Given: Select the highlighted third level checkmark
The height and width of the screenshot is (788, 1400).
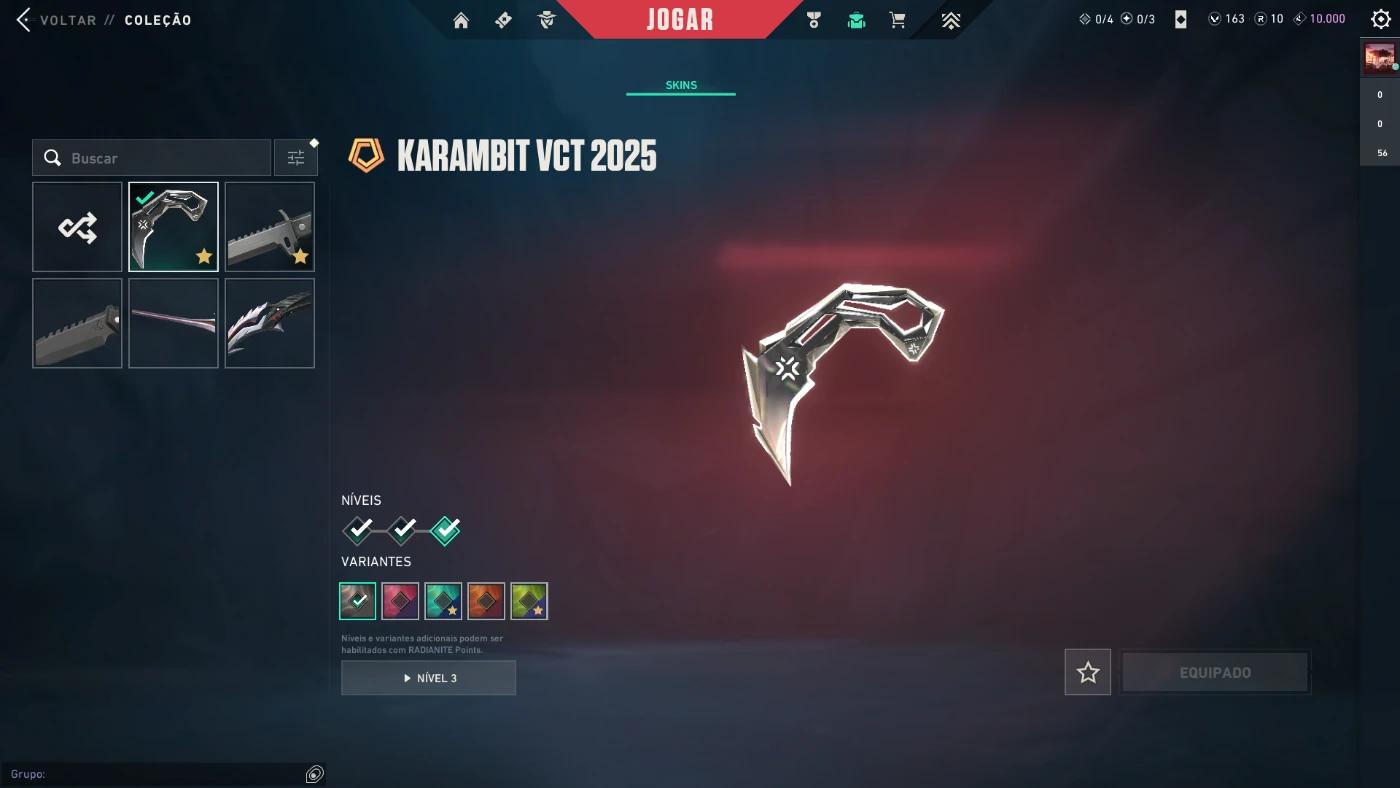Looking at the screenshot, I should pyautogui.click(x=445, y=529).
